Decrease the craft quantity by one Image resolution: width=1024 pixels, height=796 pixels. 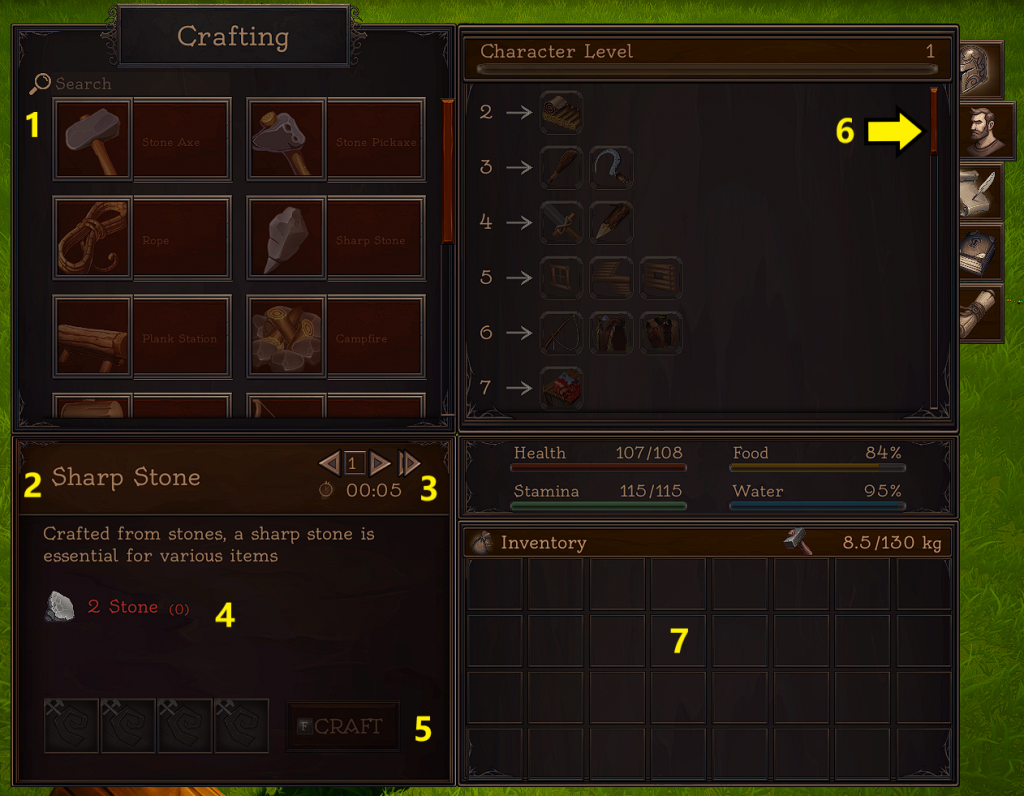click(329, 463)
